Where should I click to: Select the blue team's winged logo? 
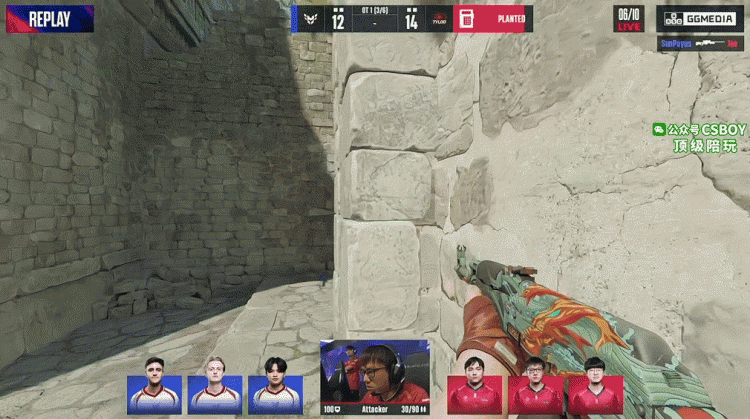(310, 19)
